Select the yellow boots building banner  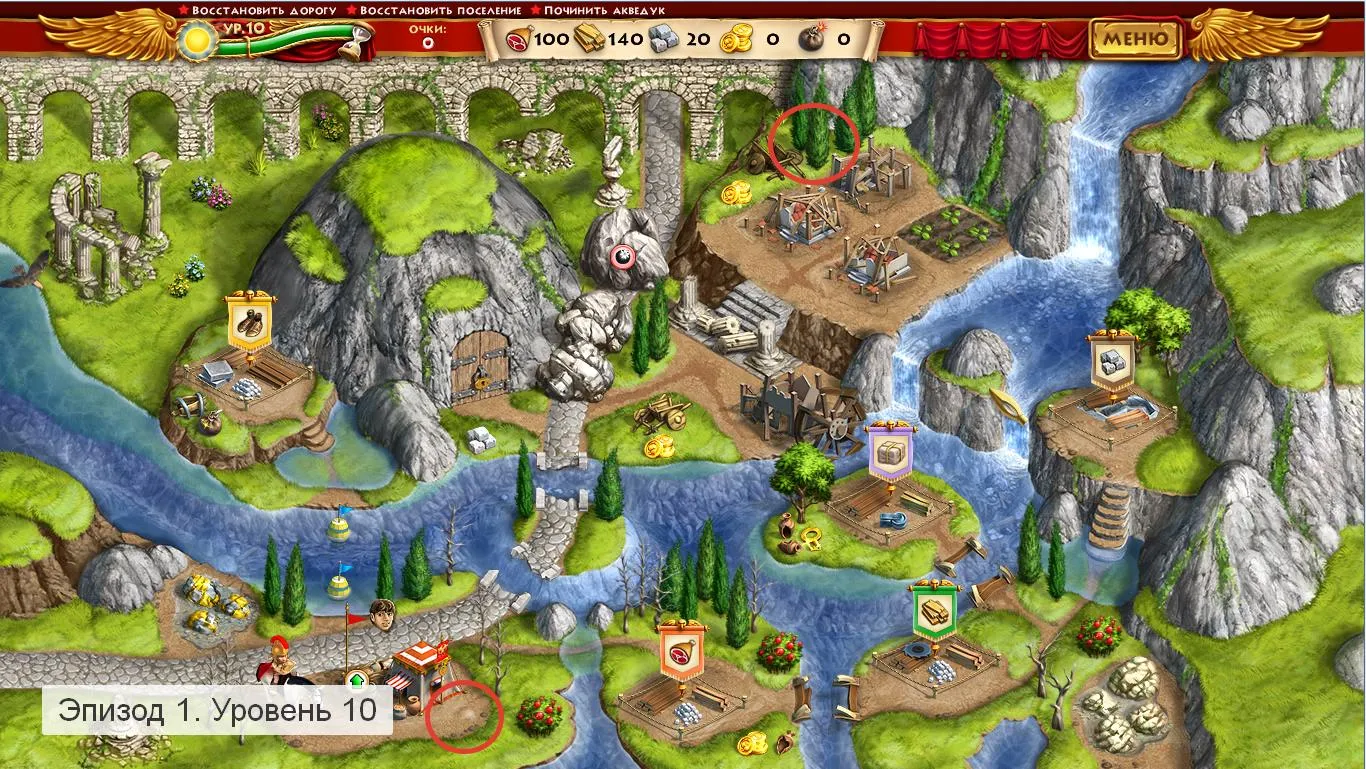[x=249, y=320]
